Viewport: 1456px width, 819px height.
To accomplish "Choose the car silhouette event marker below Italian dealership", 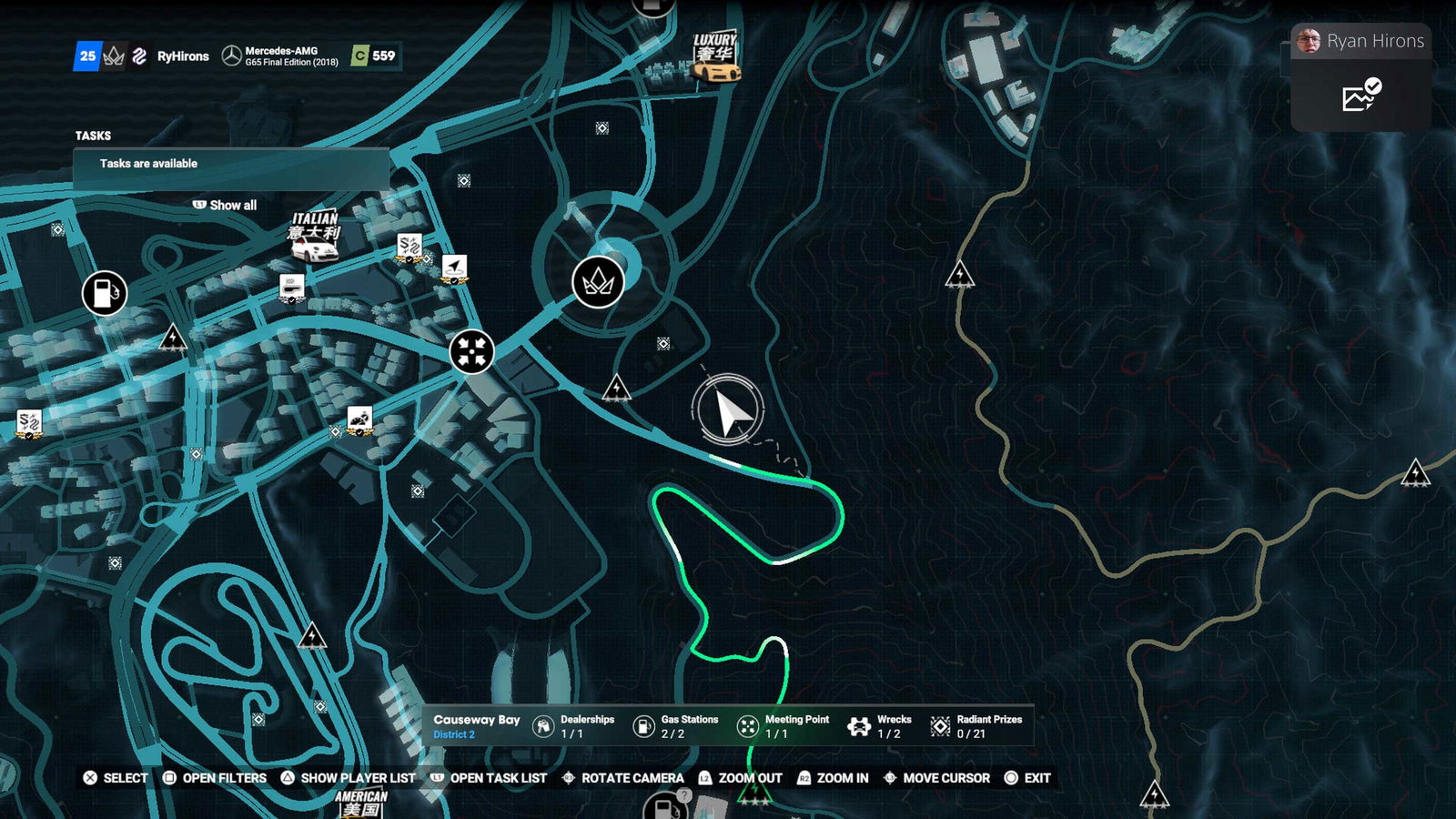I will pyautogui.click(x=292, y=288).
